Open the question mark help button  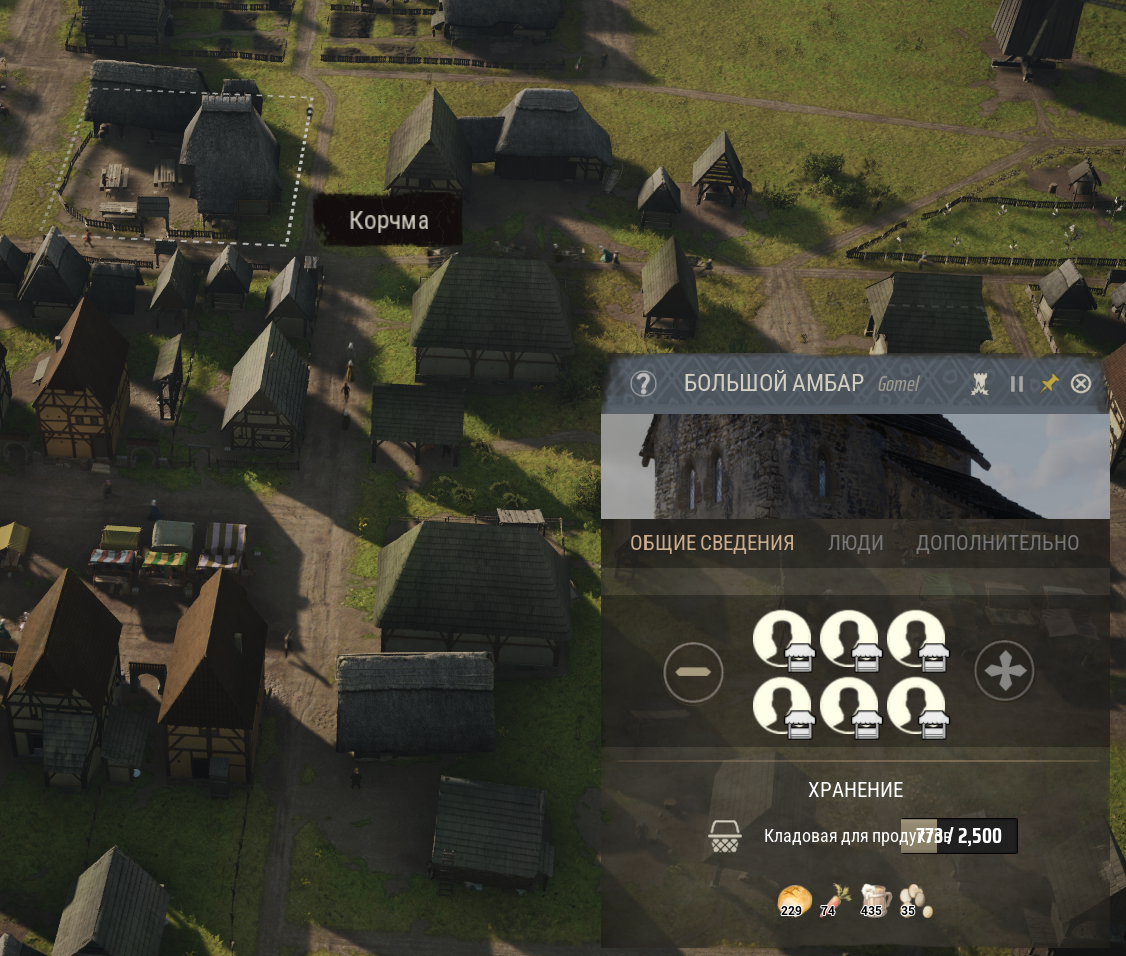coord(643,384)
